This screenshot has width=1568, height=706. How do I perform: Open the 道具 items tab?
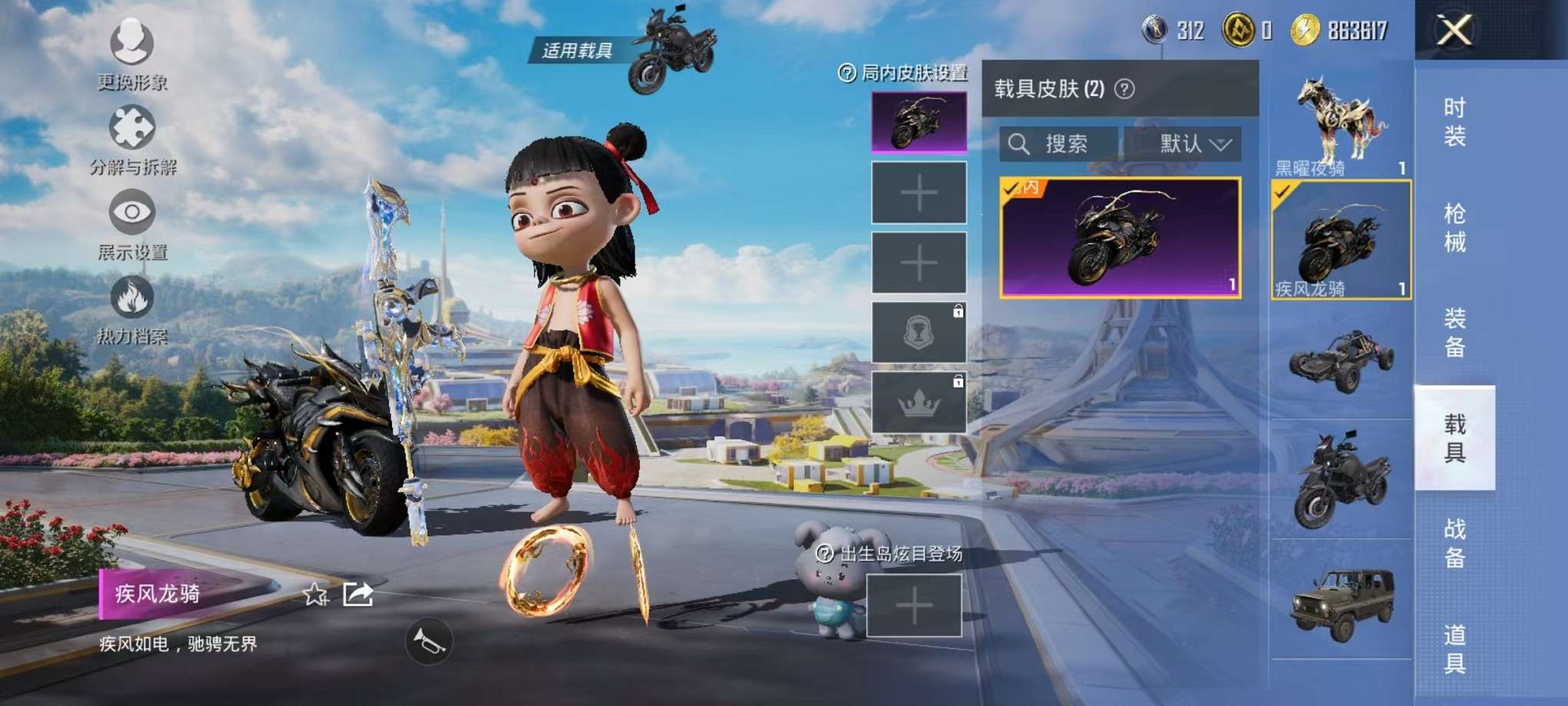pos(1454,648)
